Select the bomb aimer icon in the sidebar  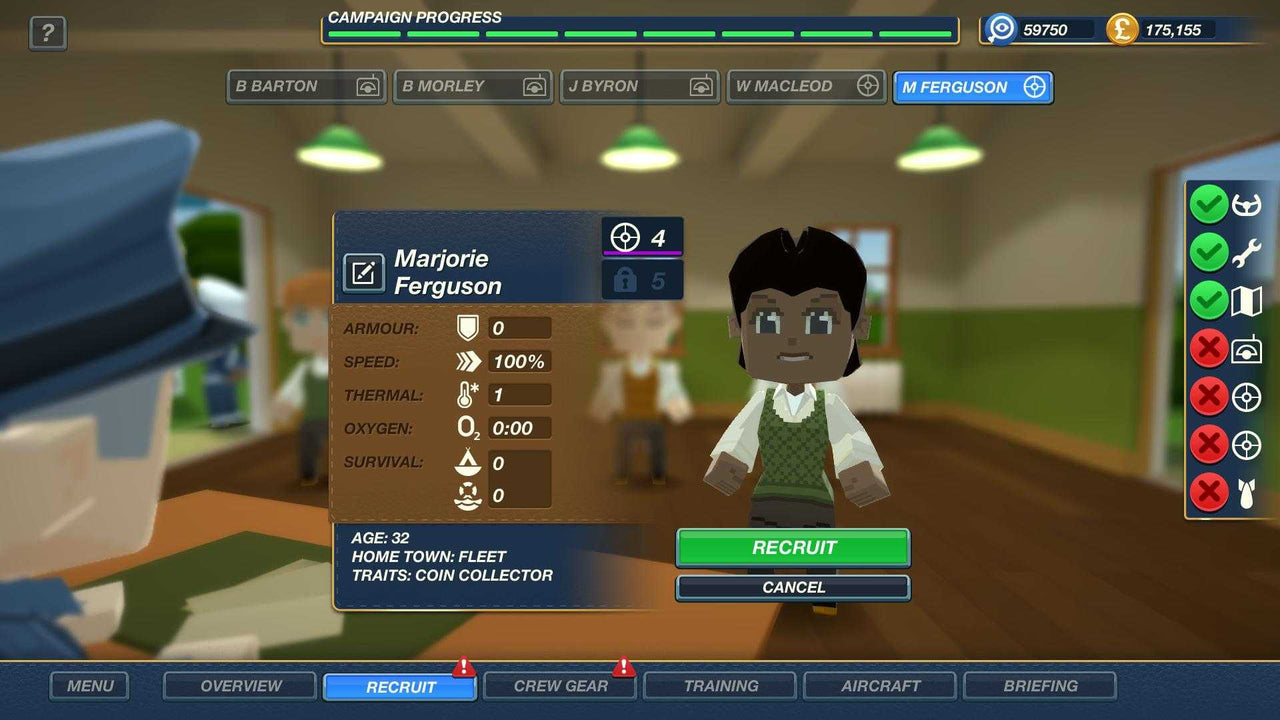tap(1245, 491)
